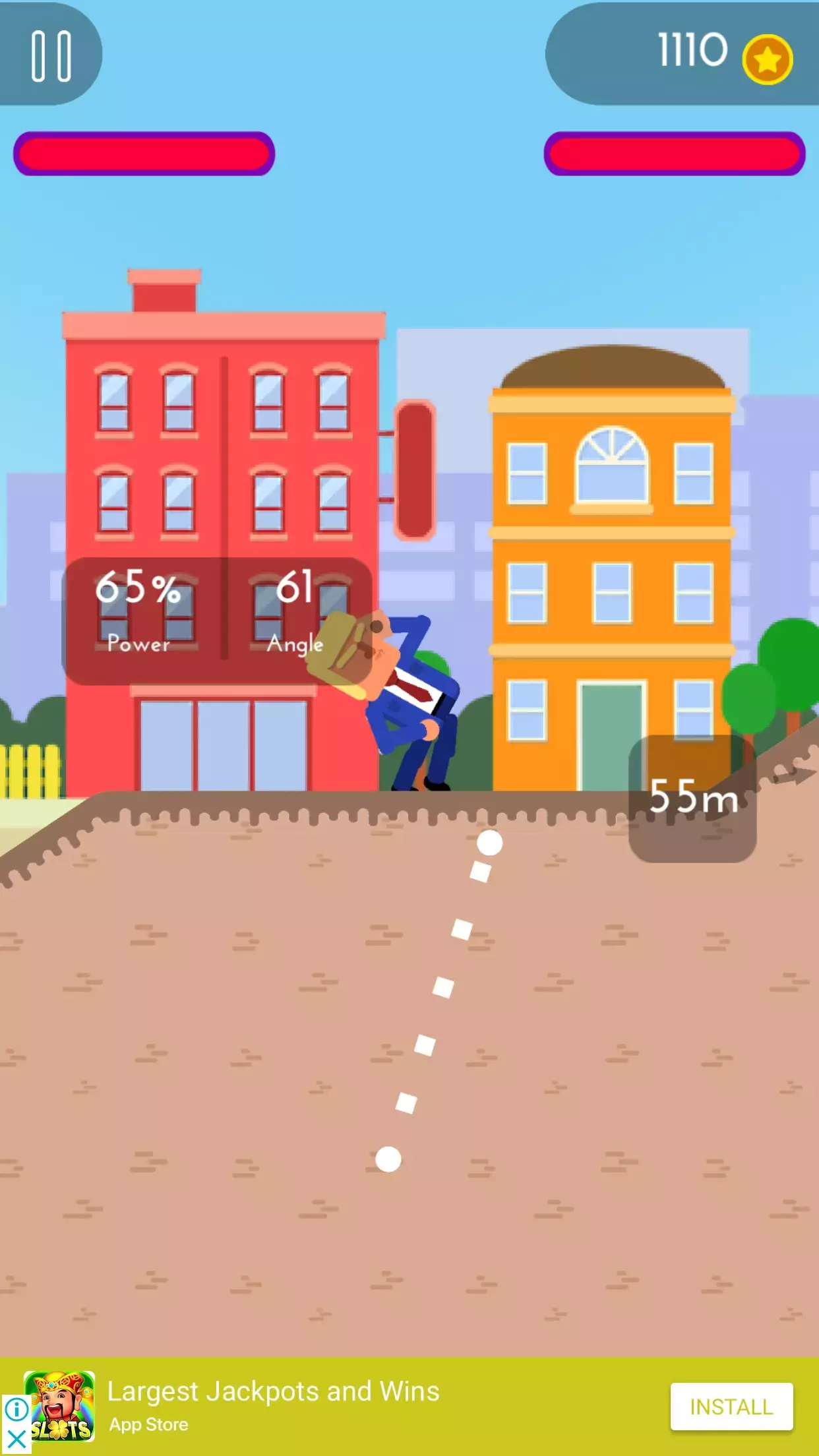Tap the gold star coin icon
Screen dimensions: 819x1456
(x=767, y=59)
